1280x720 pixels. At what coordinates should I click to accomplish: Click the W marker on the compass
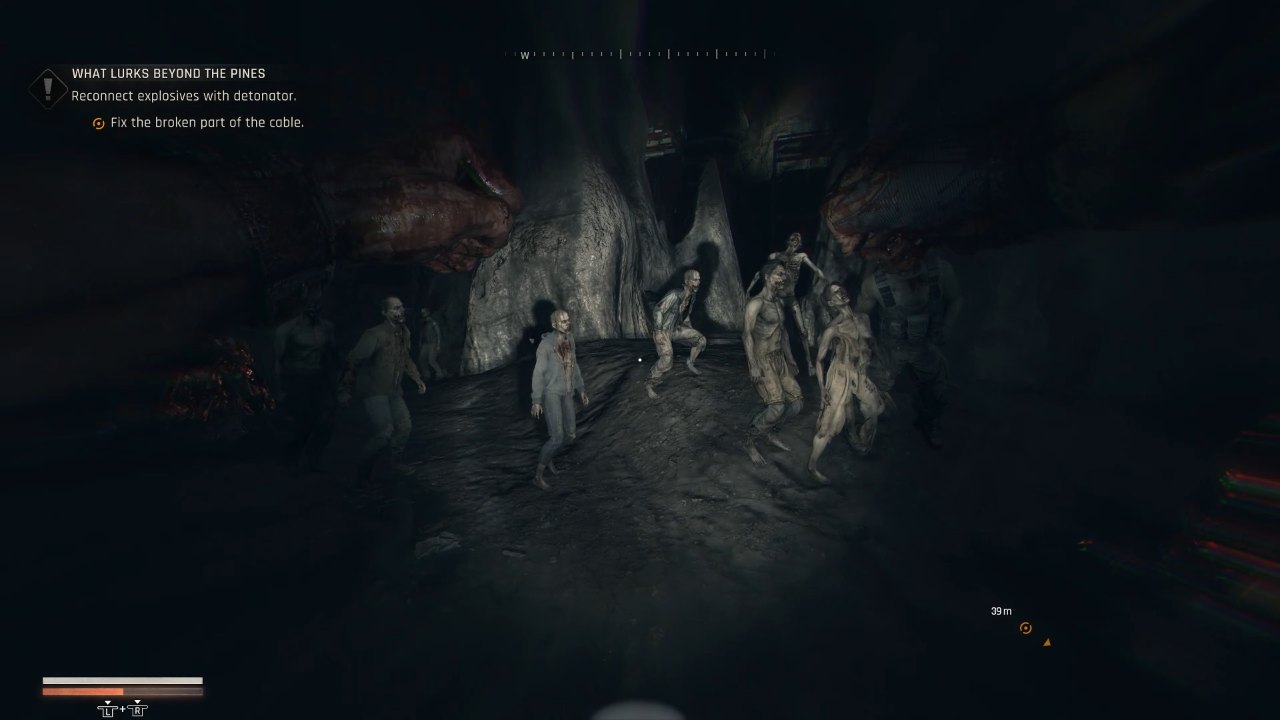coord(525,55)
